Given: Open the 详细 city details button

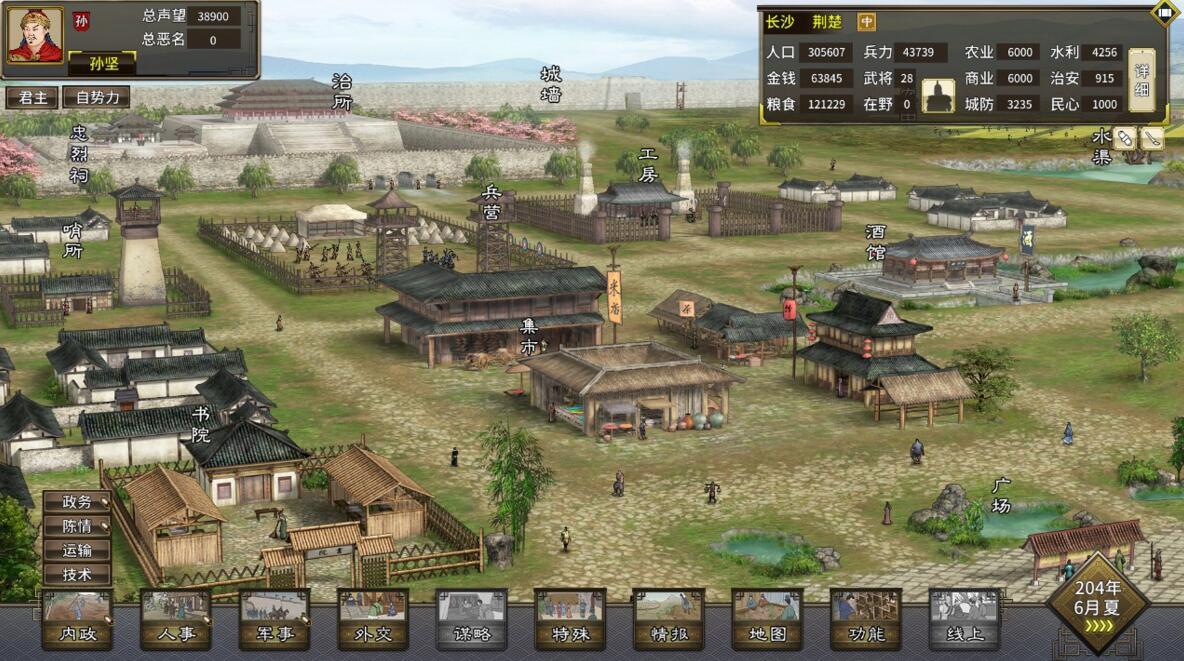Looking at the screenshot, I should click(1141, 80).
